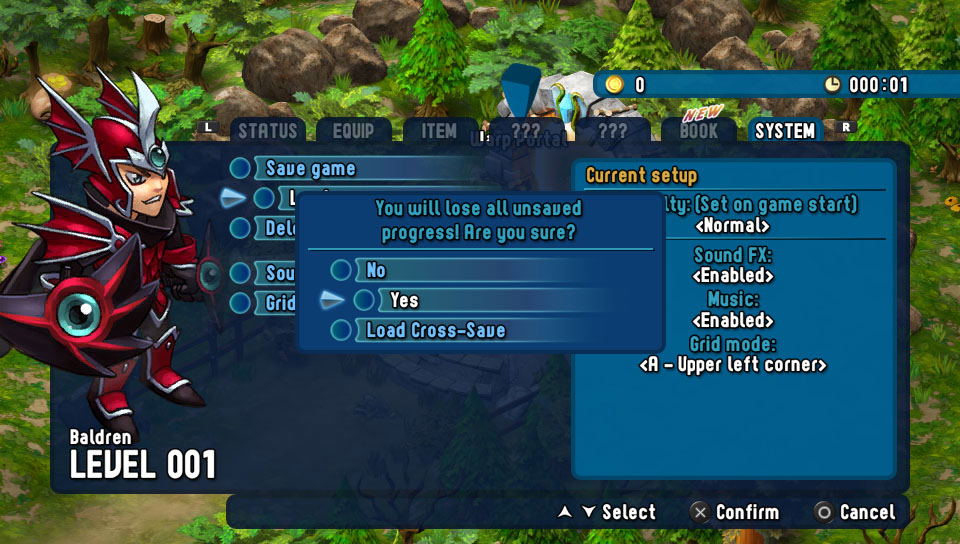Switch to the STATUS tab
This screenshot has width=960, height=544.
(x=267, y=131)
